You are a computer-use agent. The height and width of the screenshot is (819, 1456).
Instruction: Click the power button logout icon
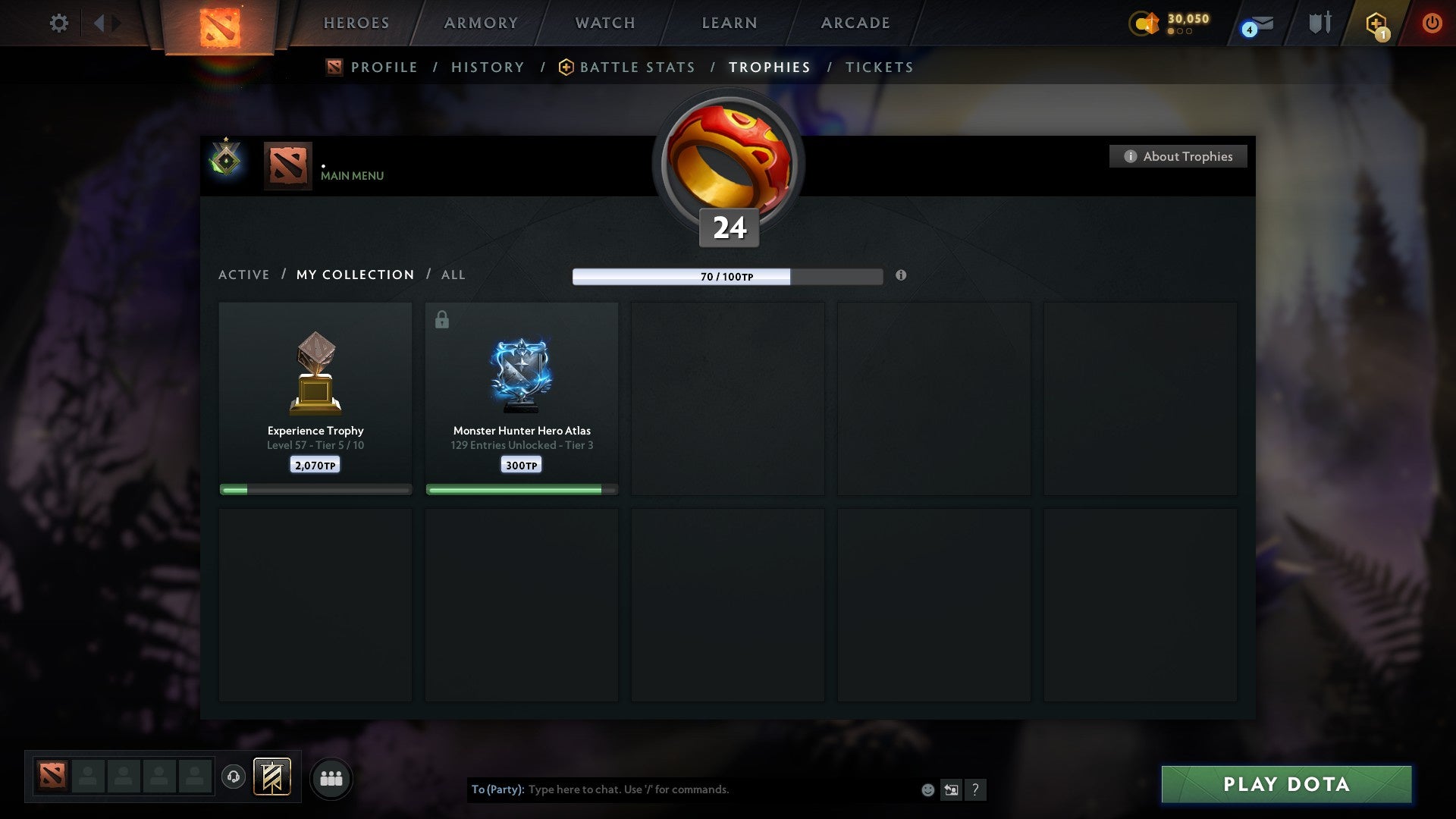[x=1432, y=23]
